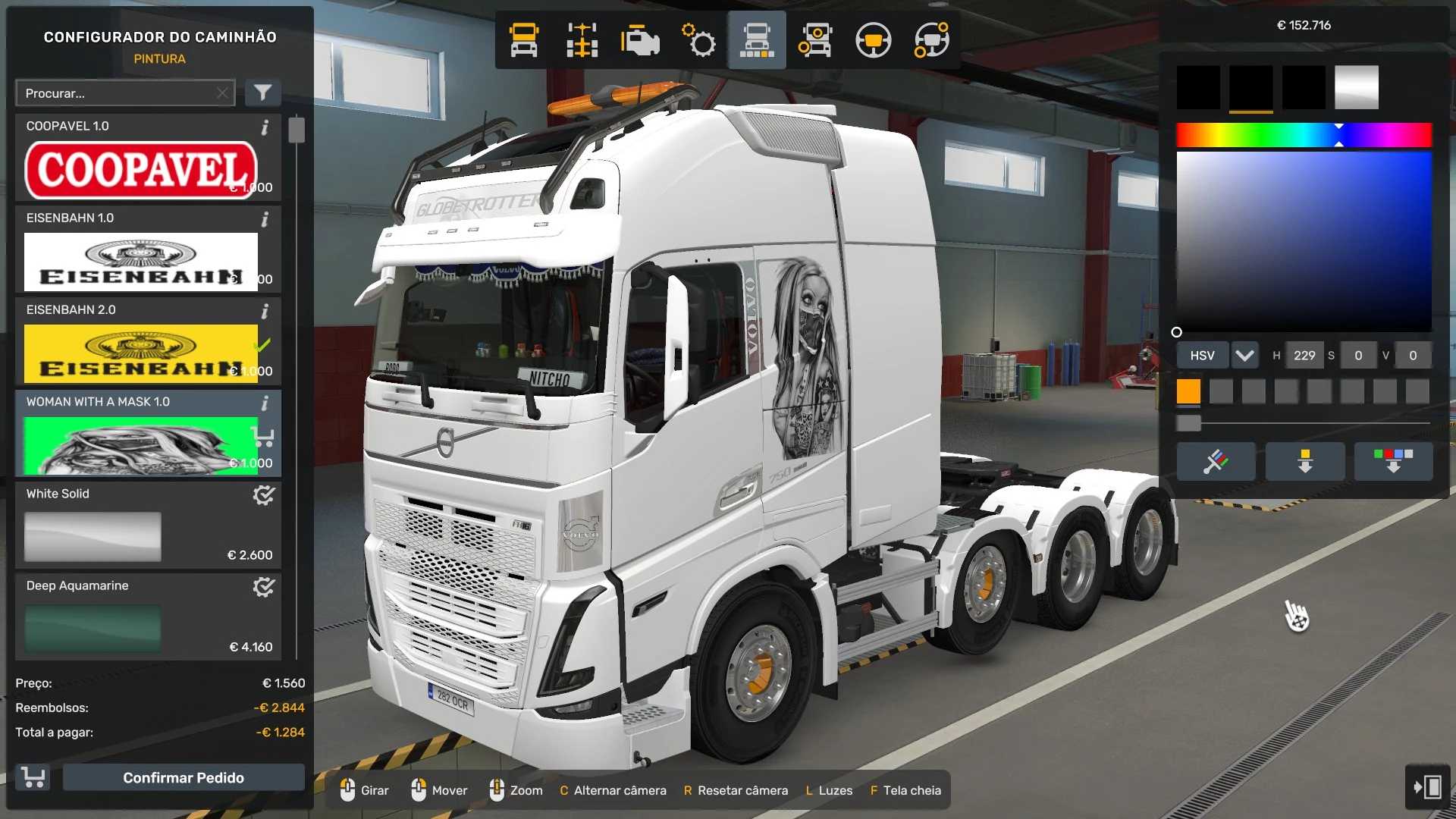The width and height of the screenshot is (1456, 819).
Task: Open the paint list filter funnel
Action: pyautogui.click(x=262, y=93)
